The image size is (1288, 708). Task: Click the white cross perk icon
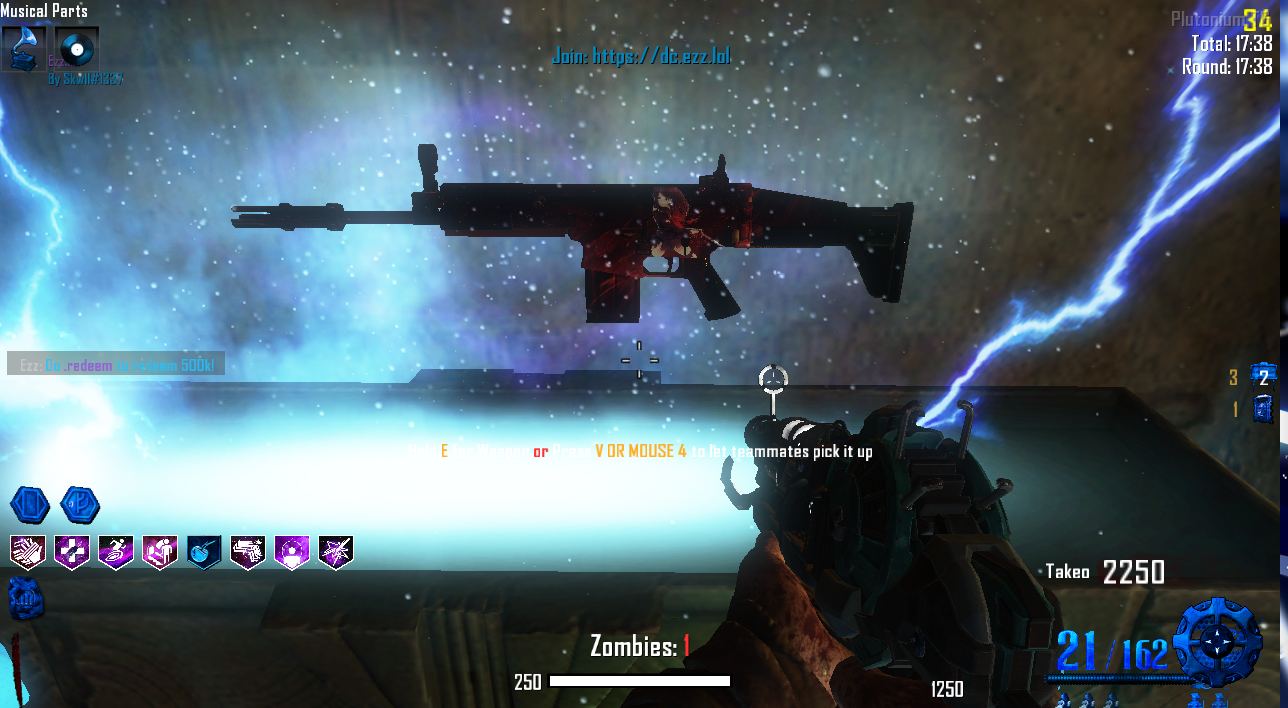pyautogui.click(x=72, y=551)
